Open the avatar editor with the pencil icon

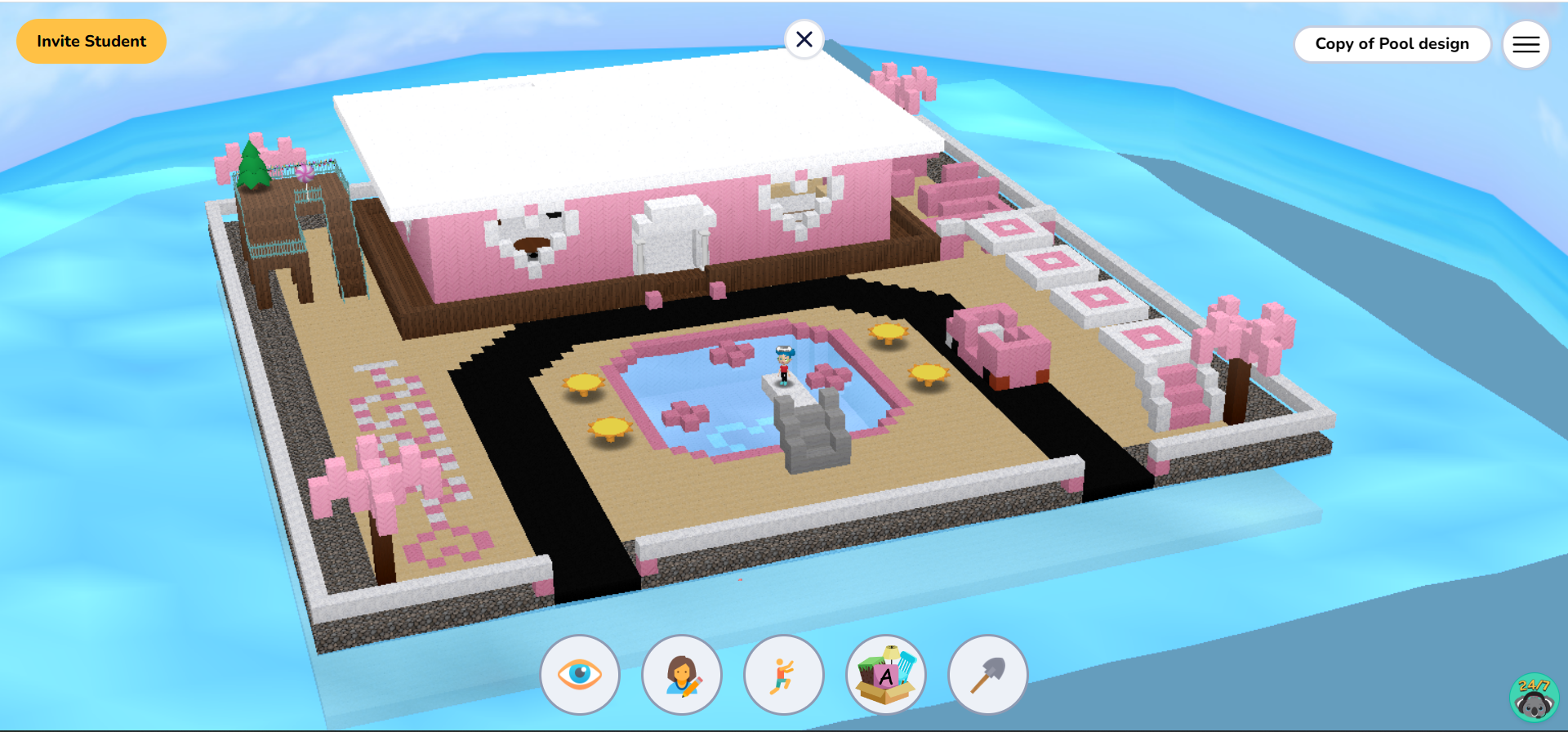click(x=682, y=674)
